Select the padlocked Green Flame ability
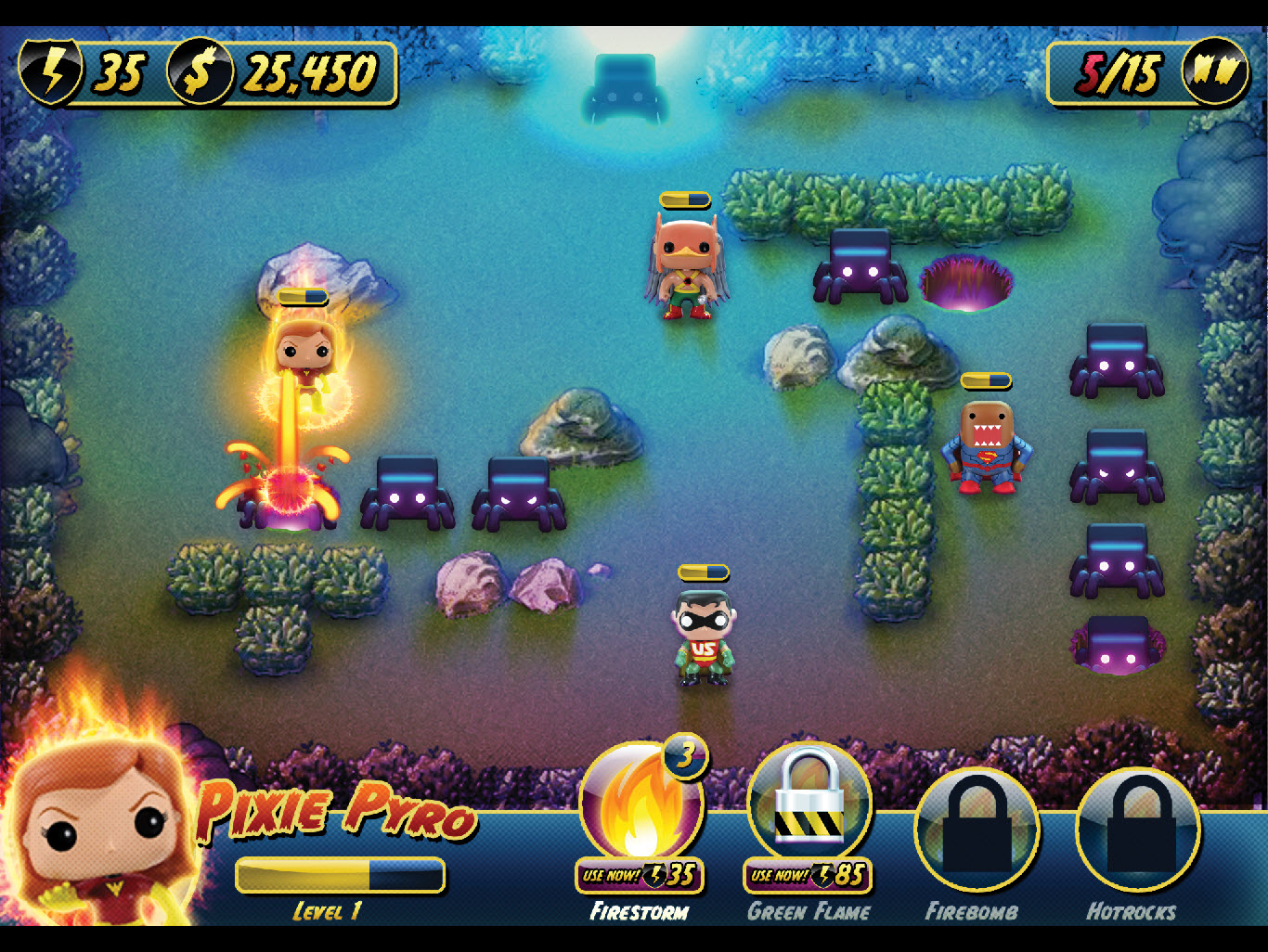Screen dimensions: 1268x952 [809, 802]
